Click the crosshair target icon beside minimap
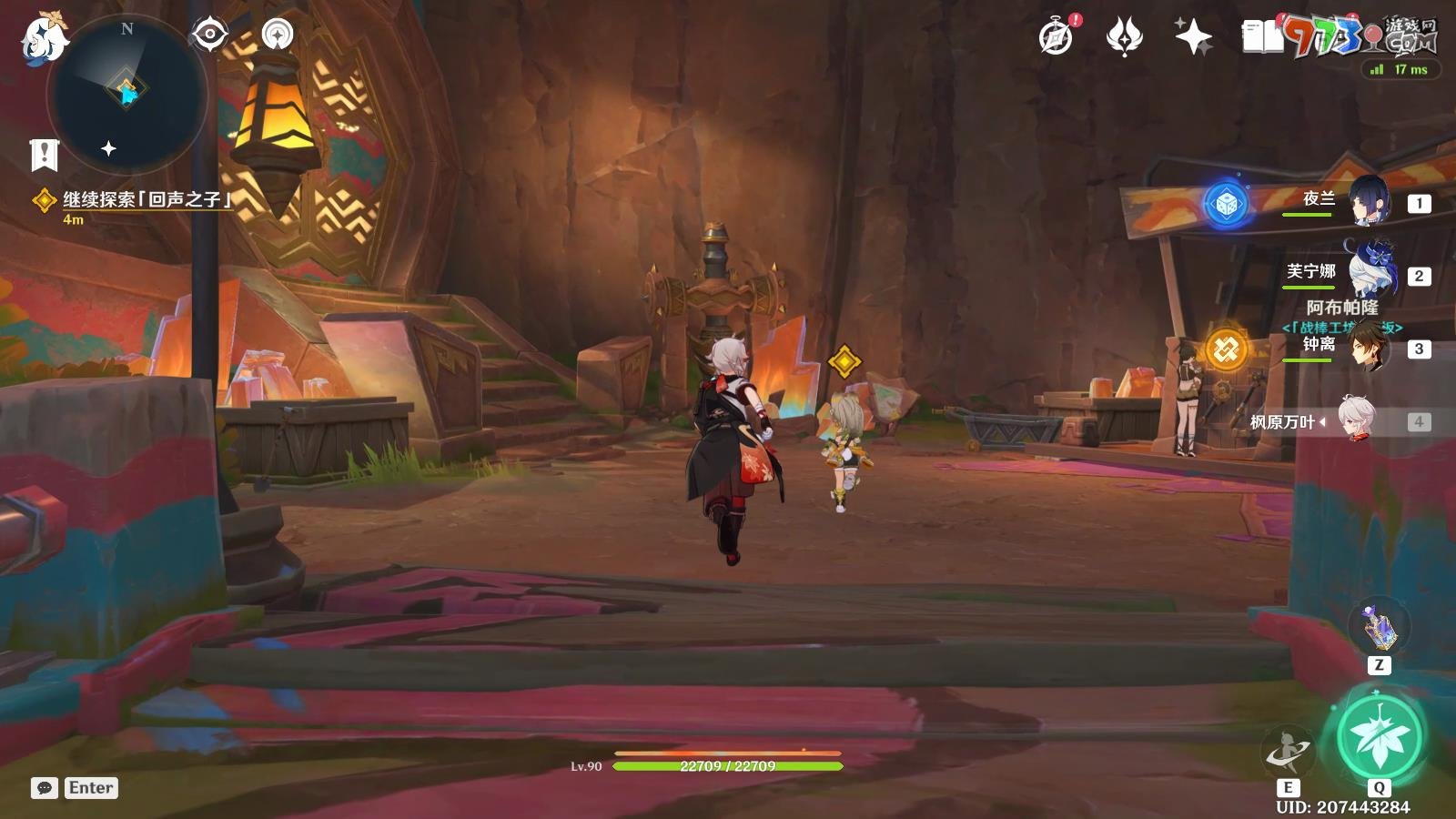The image size is (1456, 819). click(x=209, y=35)
